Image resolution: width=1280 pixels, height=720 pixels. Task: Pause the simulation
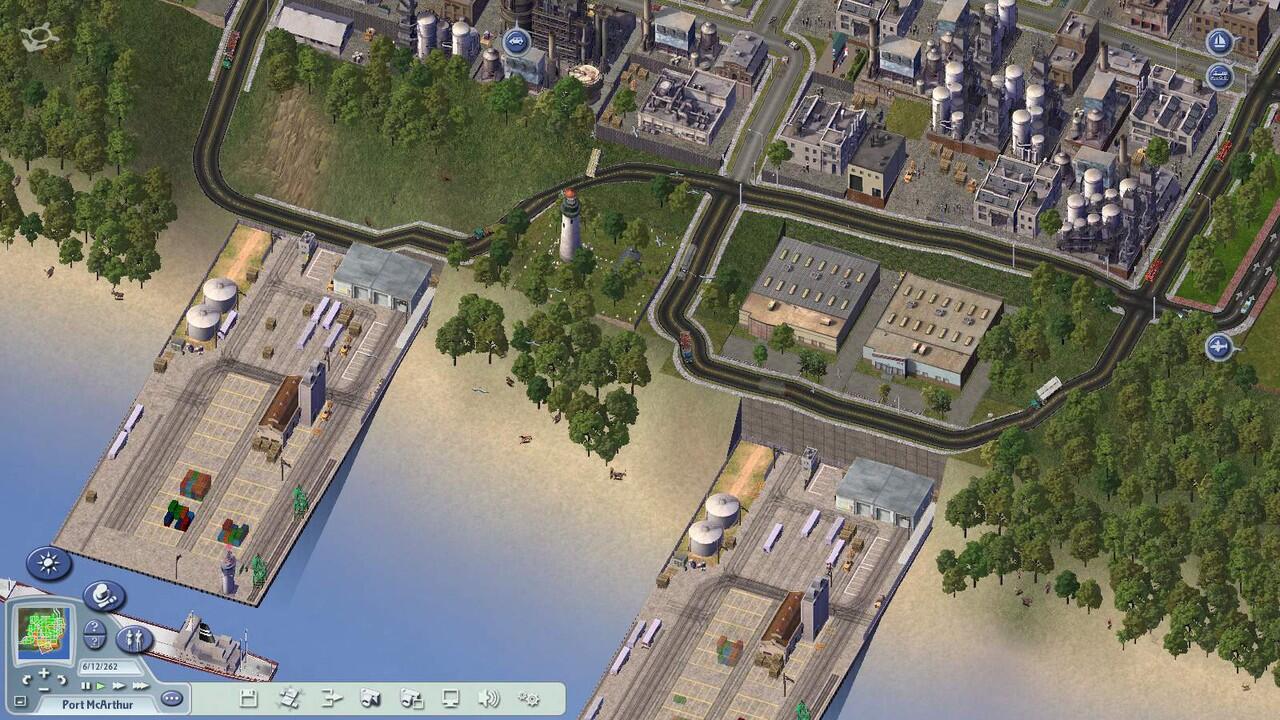coord(86,685)
